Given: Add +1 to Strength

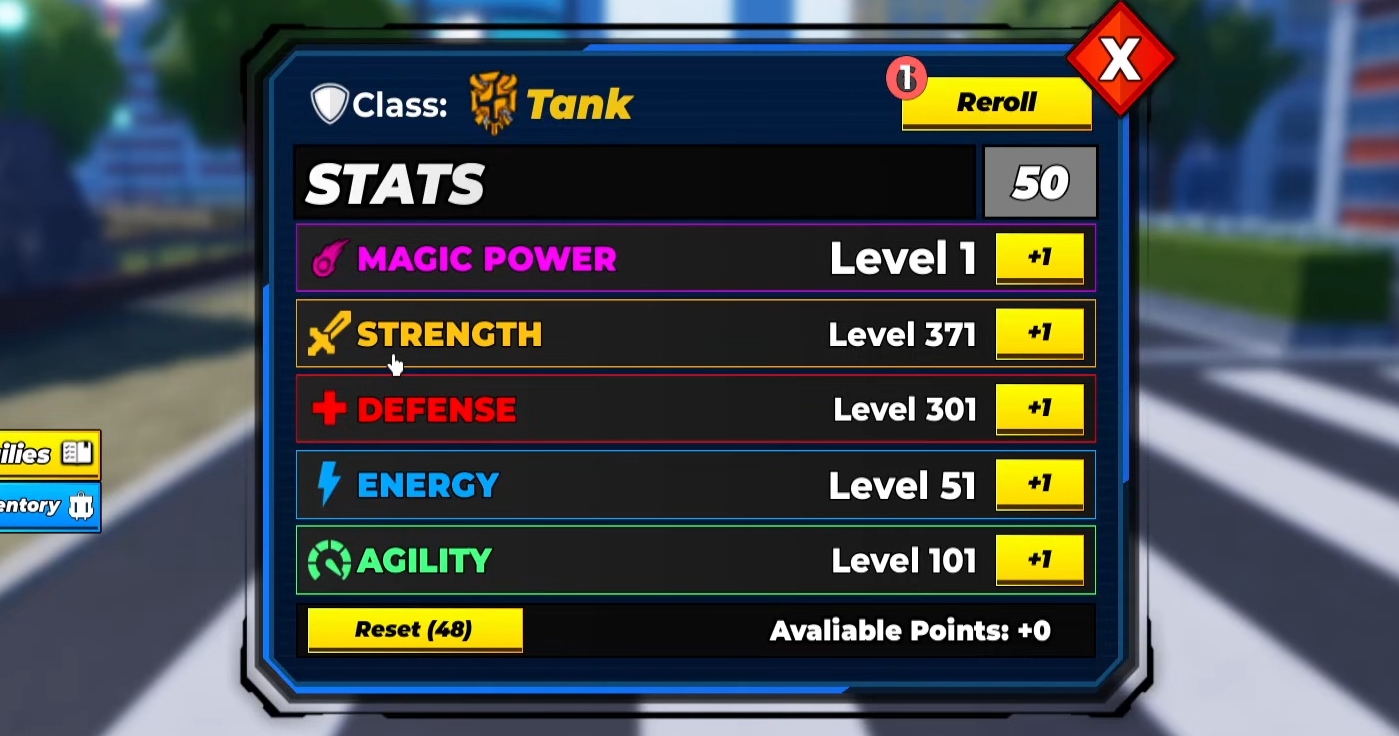Looking at the screenshot, I should click(x=1039, y=333).
